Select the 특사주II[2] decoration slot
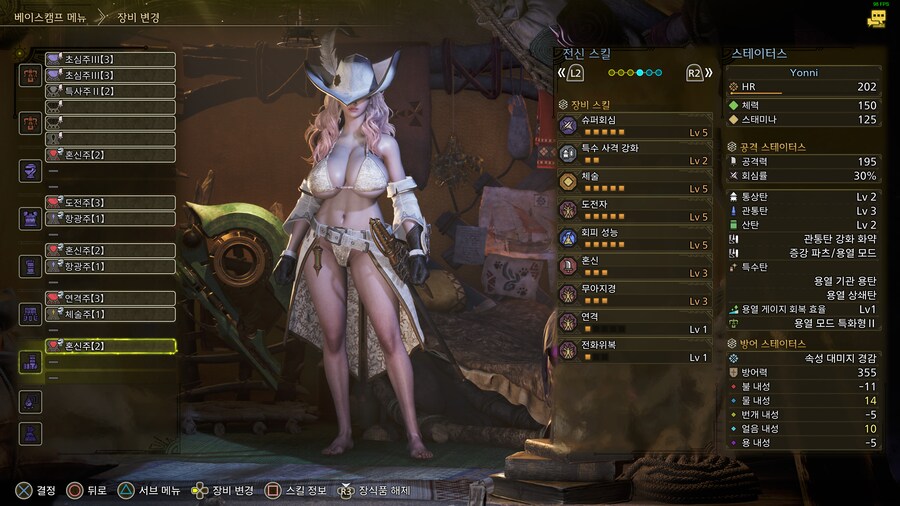 pos(110,91)
